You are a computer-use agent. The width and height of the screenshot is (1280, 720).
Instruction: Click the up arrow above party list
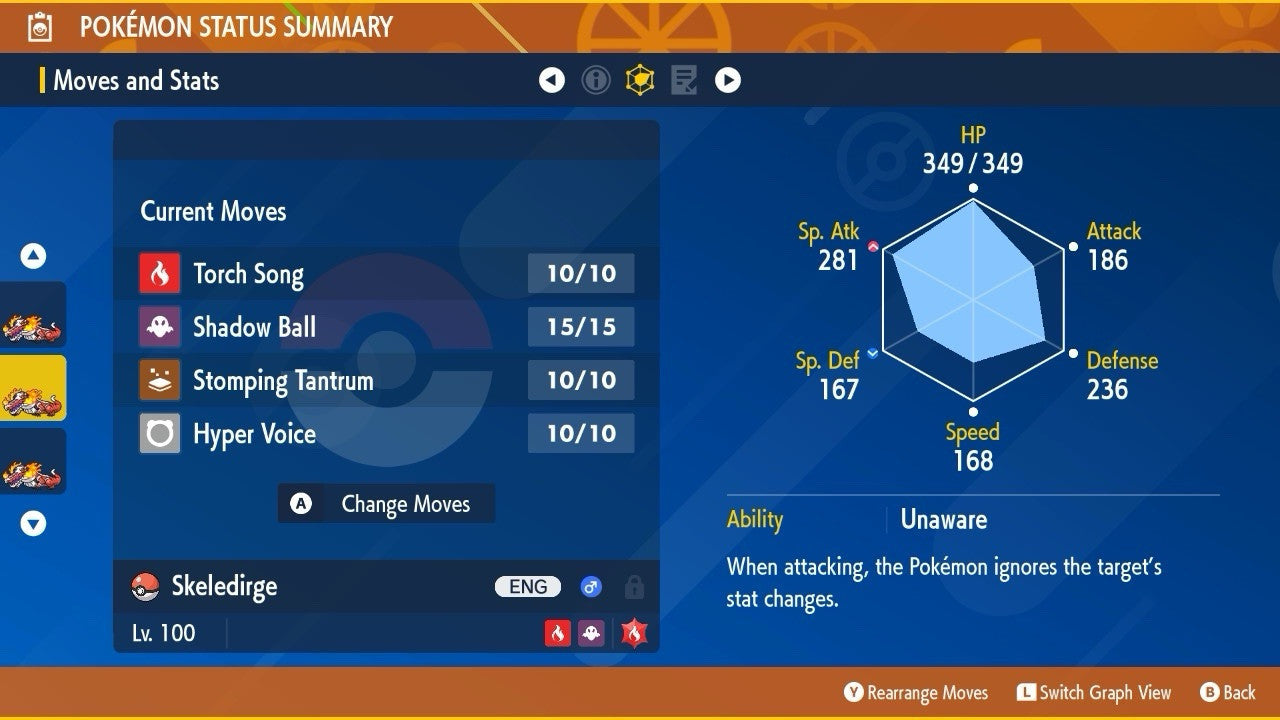click(33, 256)
